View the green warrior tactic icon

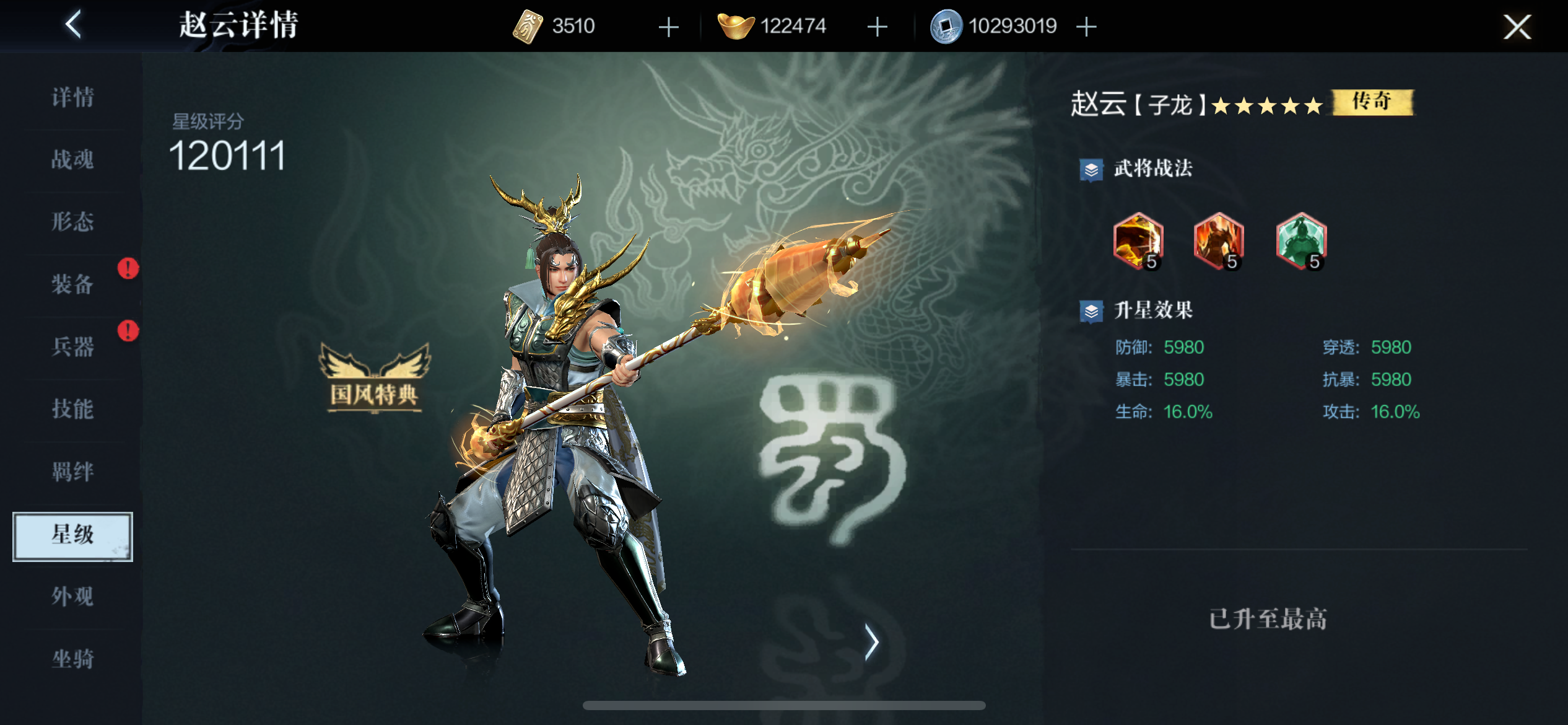(1300, 240)
